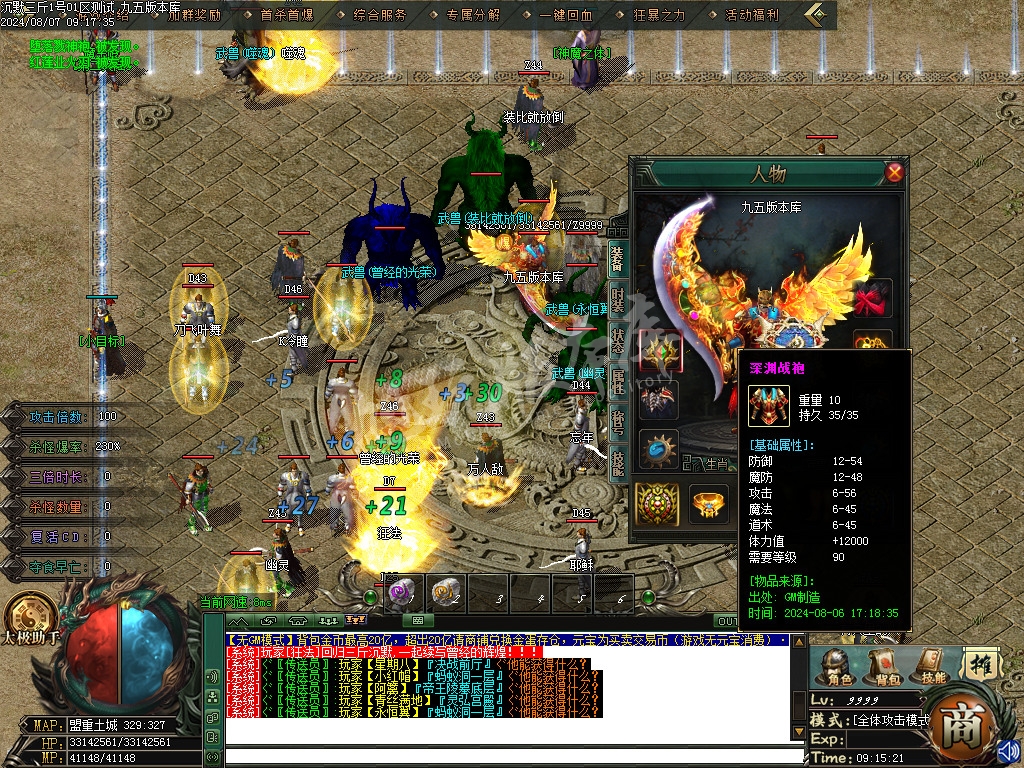Open 活动福利 from the top bar
Viewport: 1024px width, 768px height.
point(752,15)
